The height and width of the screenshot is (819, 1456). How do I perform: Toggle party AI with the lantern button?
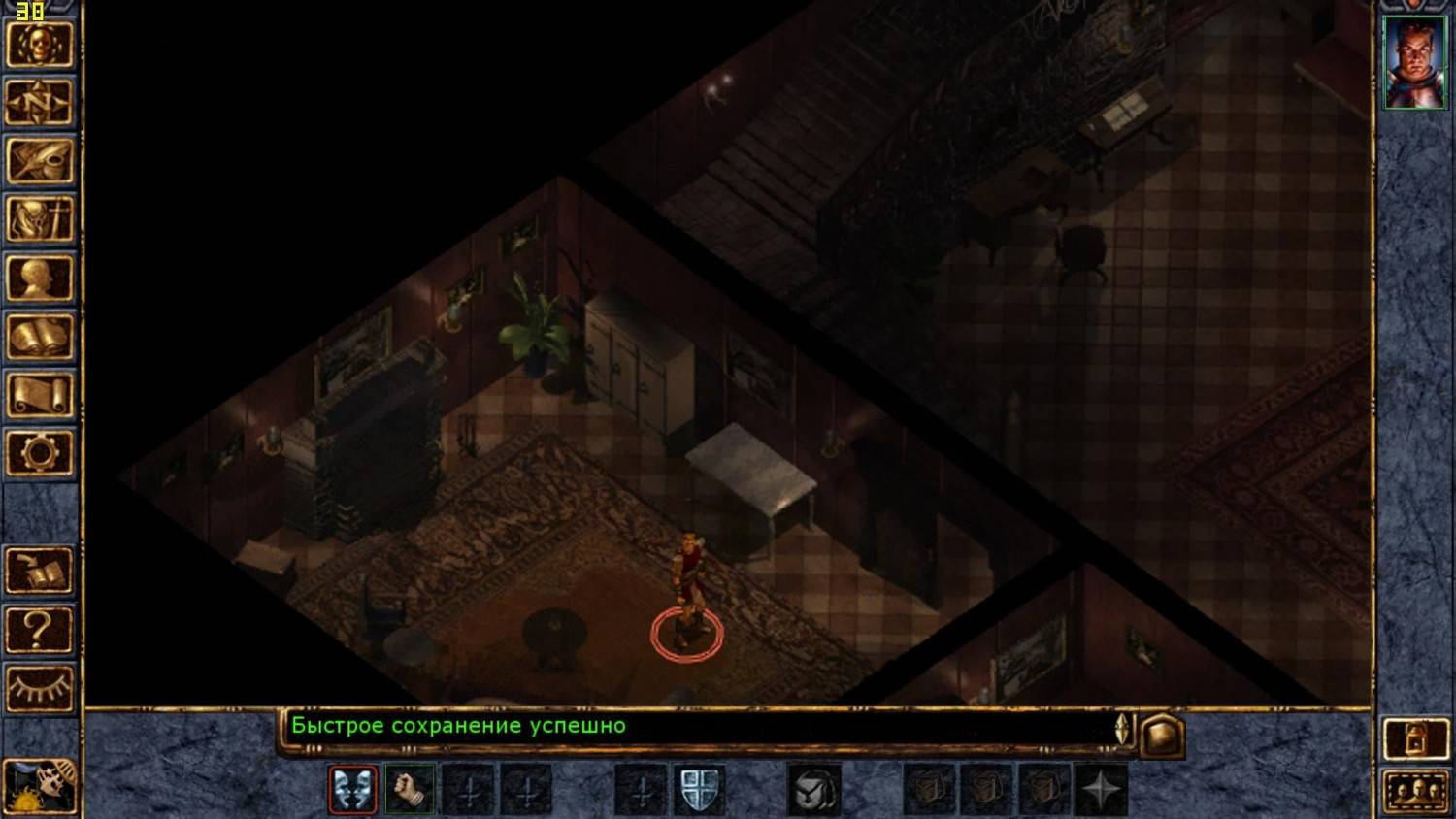coord(1414,740)
